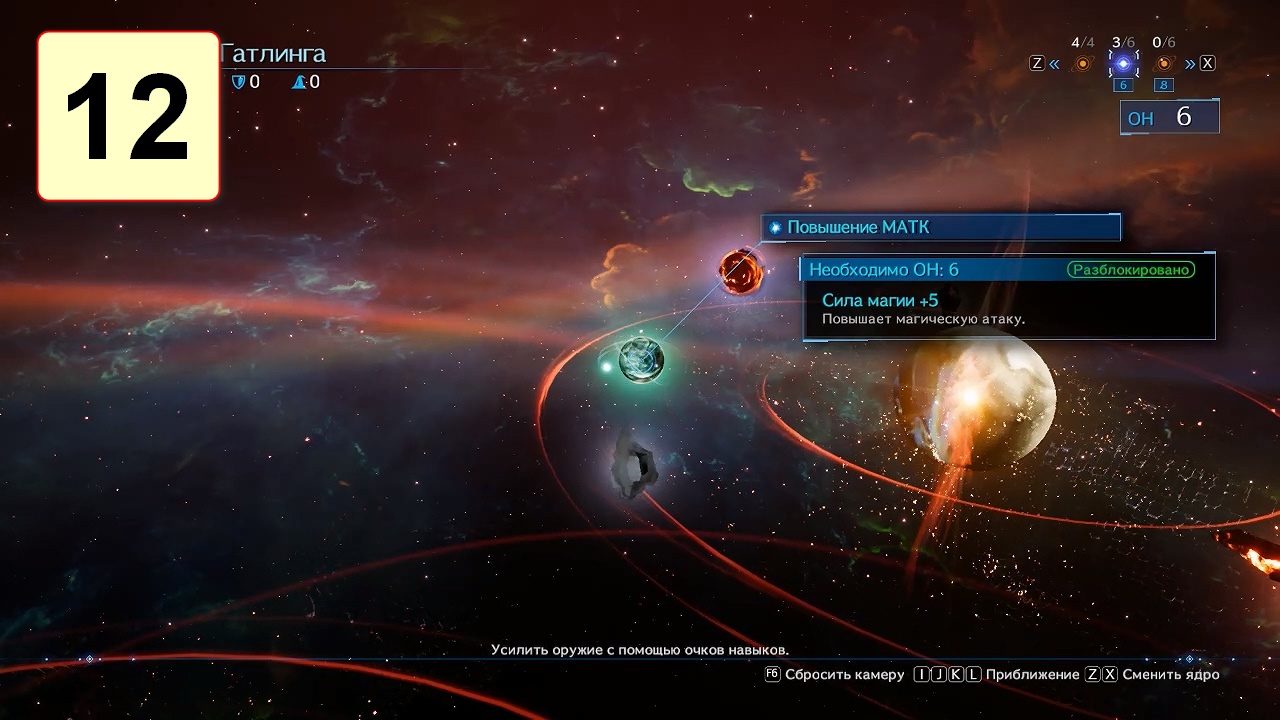
Task: Switch to the locked 0/6 core
Action: click(1164, 64)
